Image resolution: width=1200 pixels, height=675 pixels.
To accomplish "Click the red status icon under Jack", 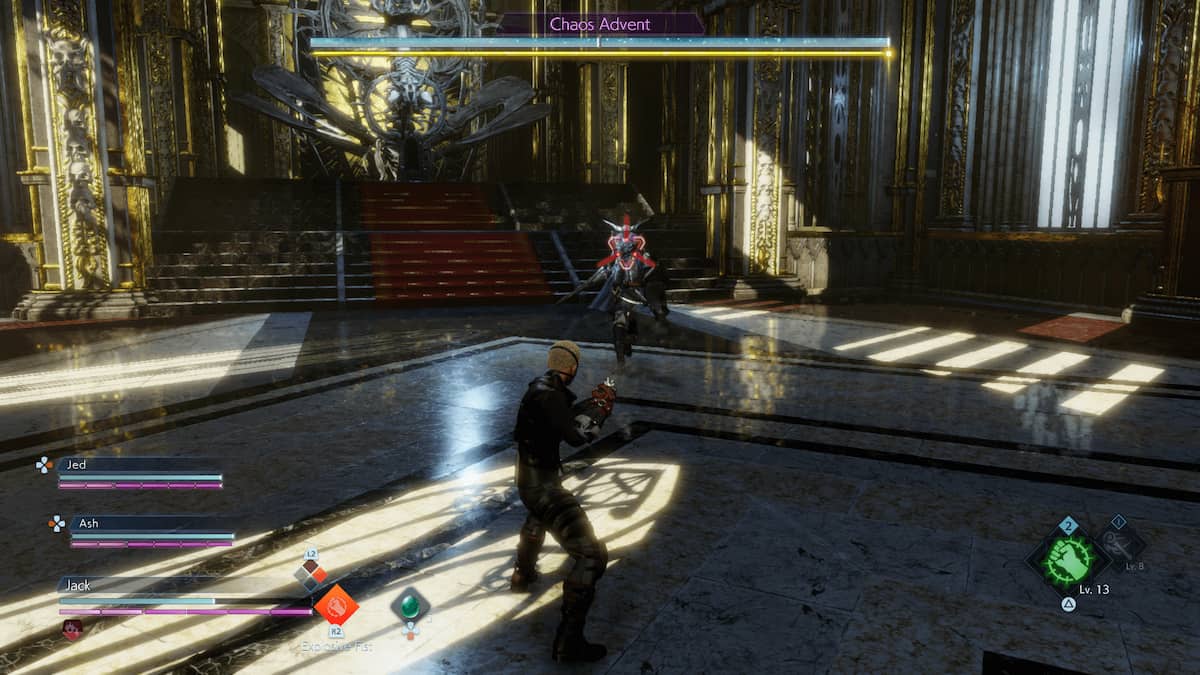I will (72, 629).
